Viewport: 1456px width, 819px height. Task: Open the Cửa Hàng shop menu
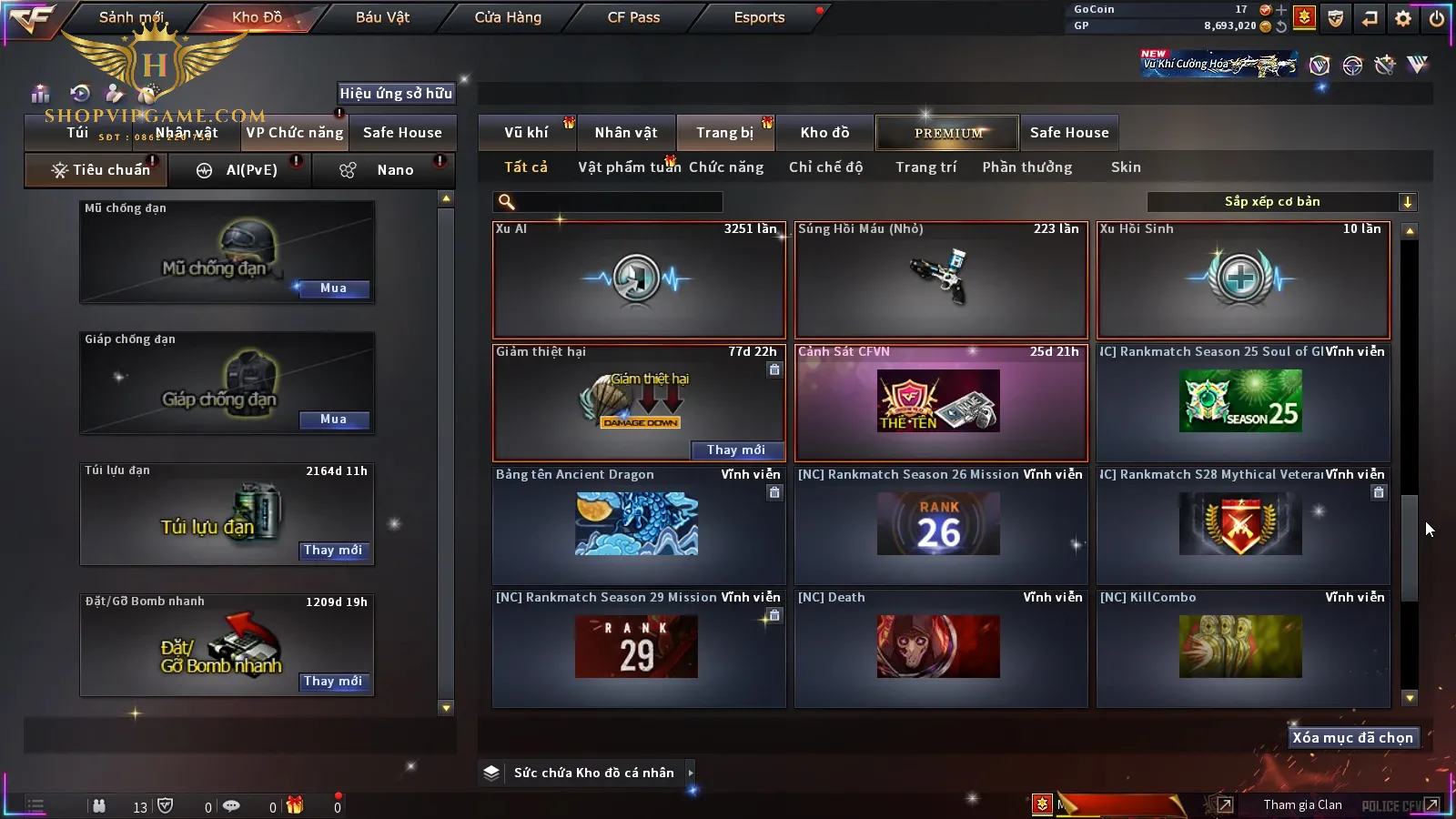click(x=508, y=17)
